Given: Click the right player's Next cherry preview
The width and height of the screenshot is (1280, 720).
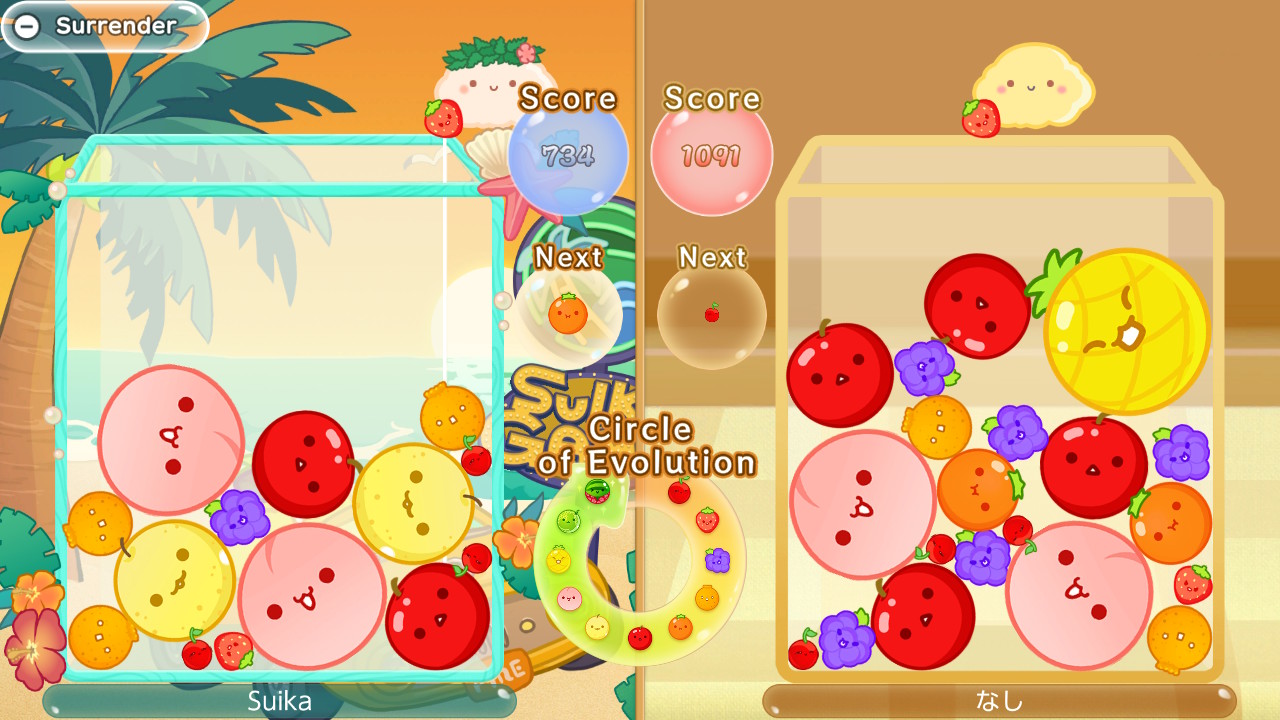Looking at the screenshot, I should (712, 315).
